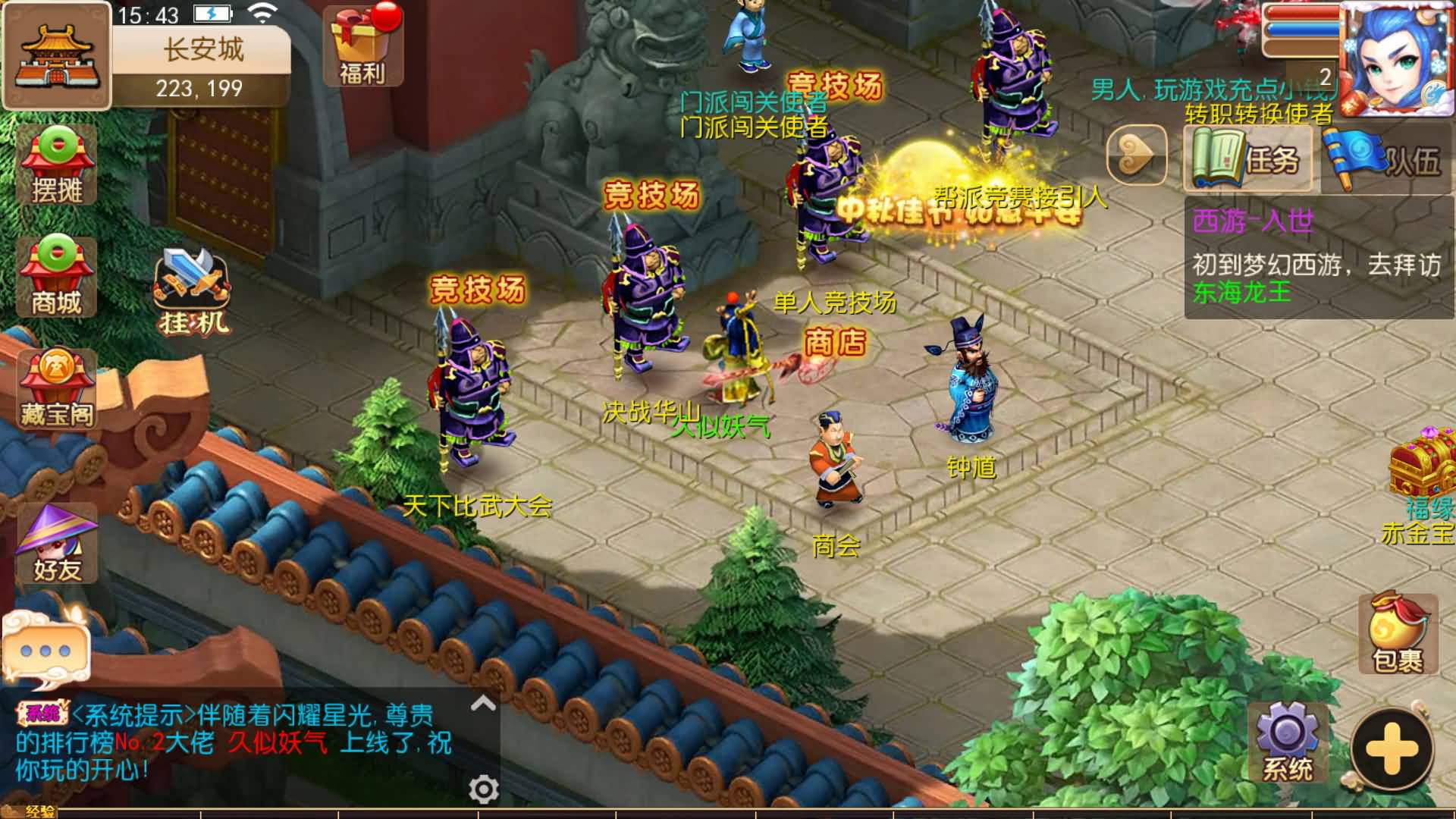Image resolution: width=1456 pixels, height=819 pixels.
Task: Open the 商城 shop mall icon
Action: click(55, 277)
